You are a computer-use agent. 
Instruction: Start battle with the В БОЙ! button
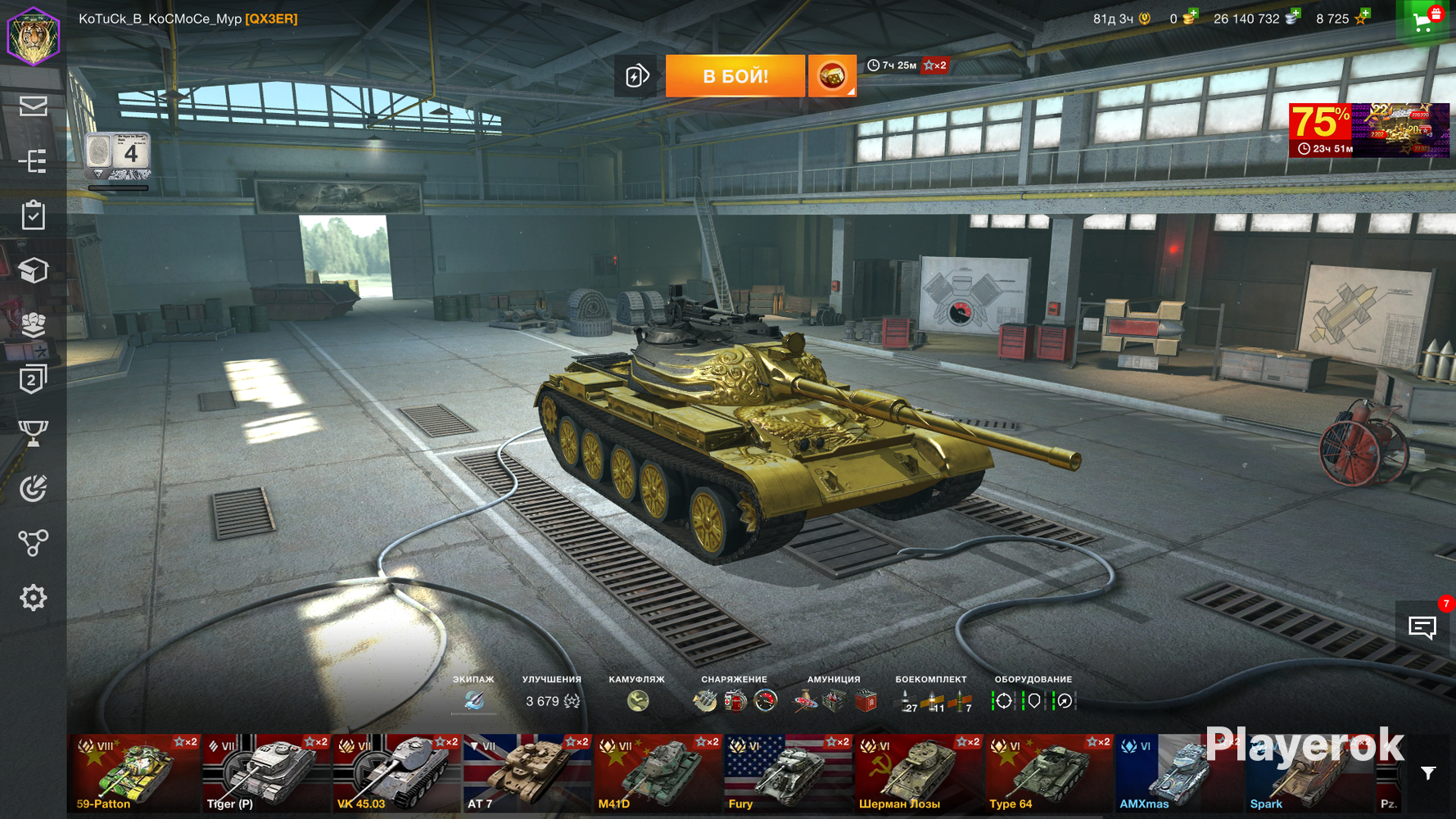(735, 76)
